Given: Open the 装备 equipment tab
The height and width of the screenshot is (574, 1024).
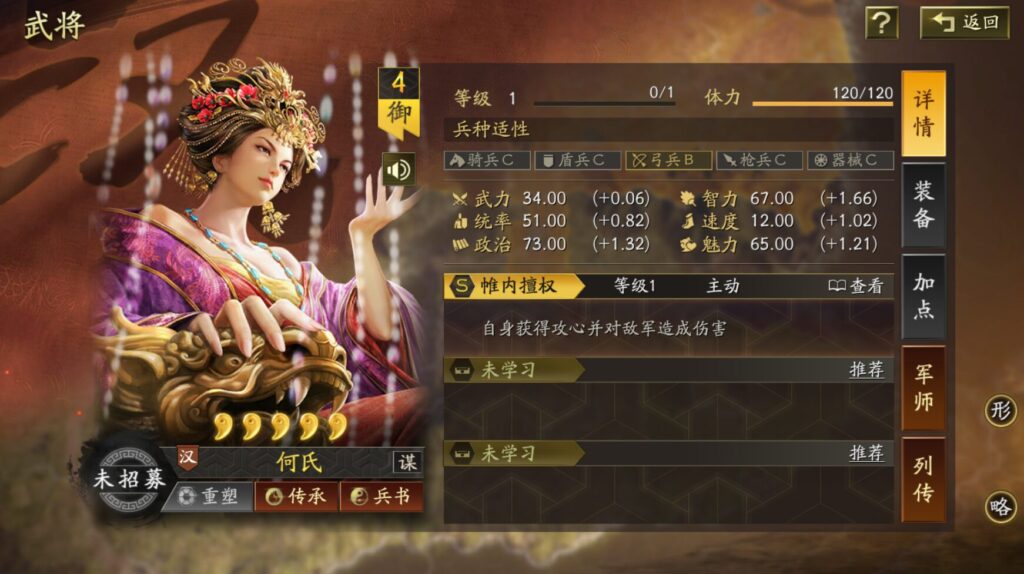Looking at the screenshot, I should tap(923, 204).
